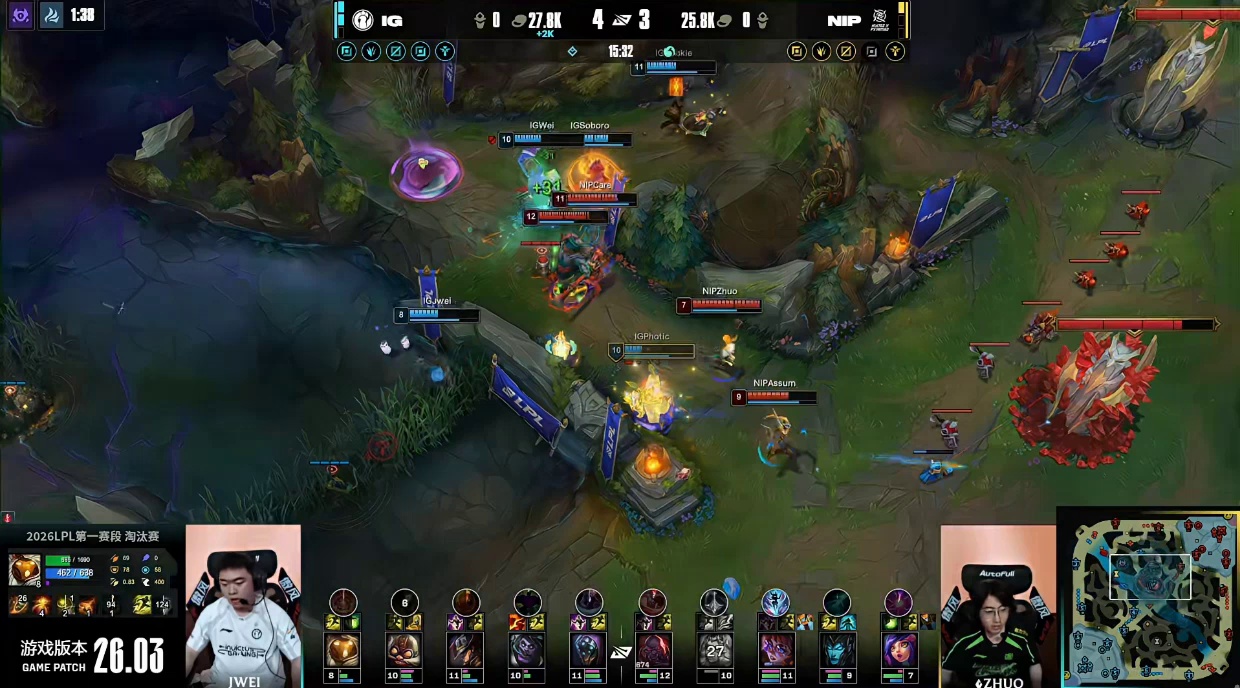Pick the glasses-wearing pink-haired champion portrait
This screenshot has height=688, width=1240.
pos(775,650)
